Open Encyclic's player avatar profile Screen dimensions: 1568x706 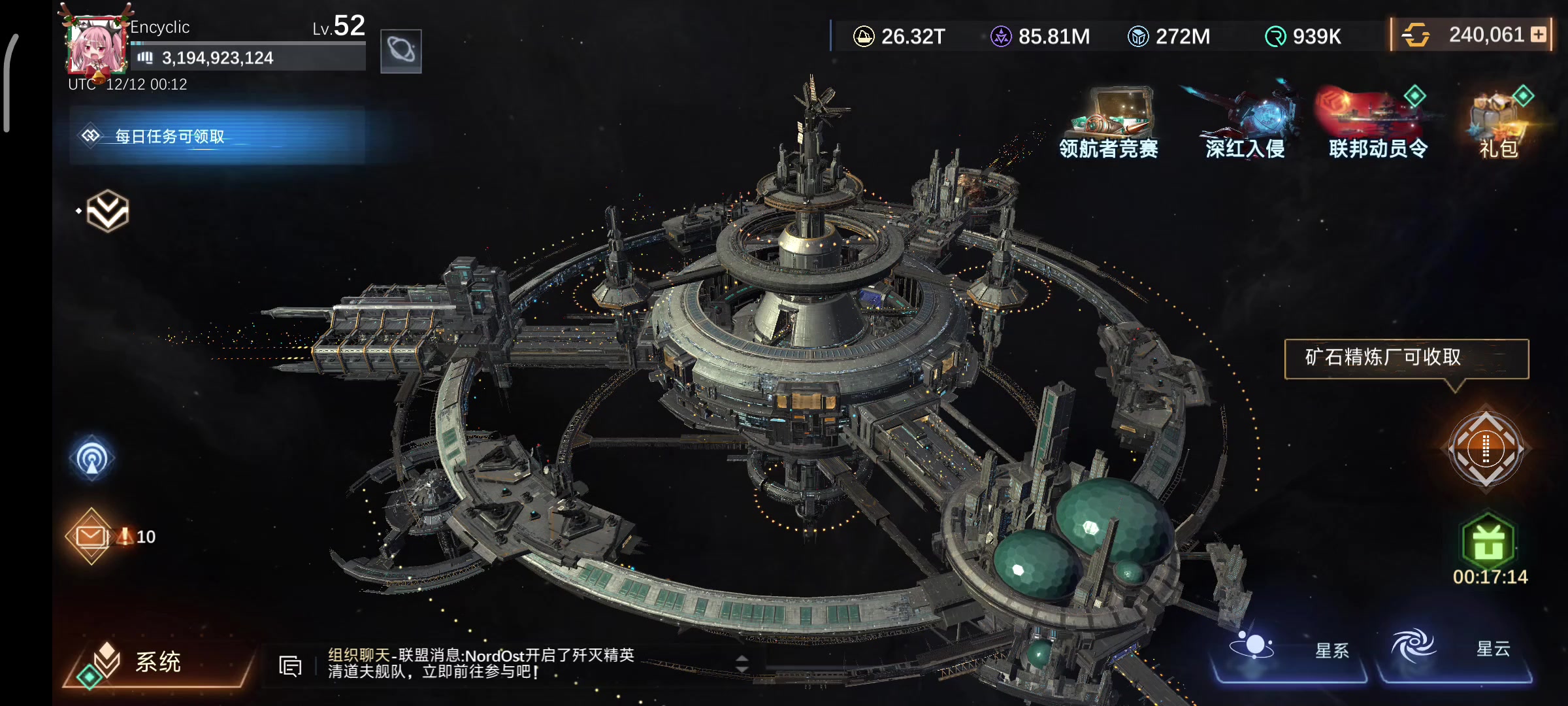[x=97, y=46]
